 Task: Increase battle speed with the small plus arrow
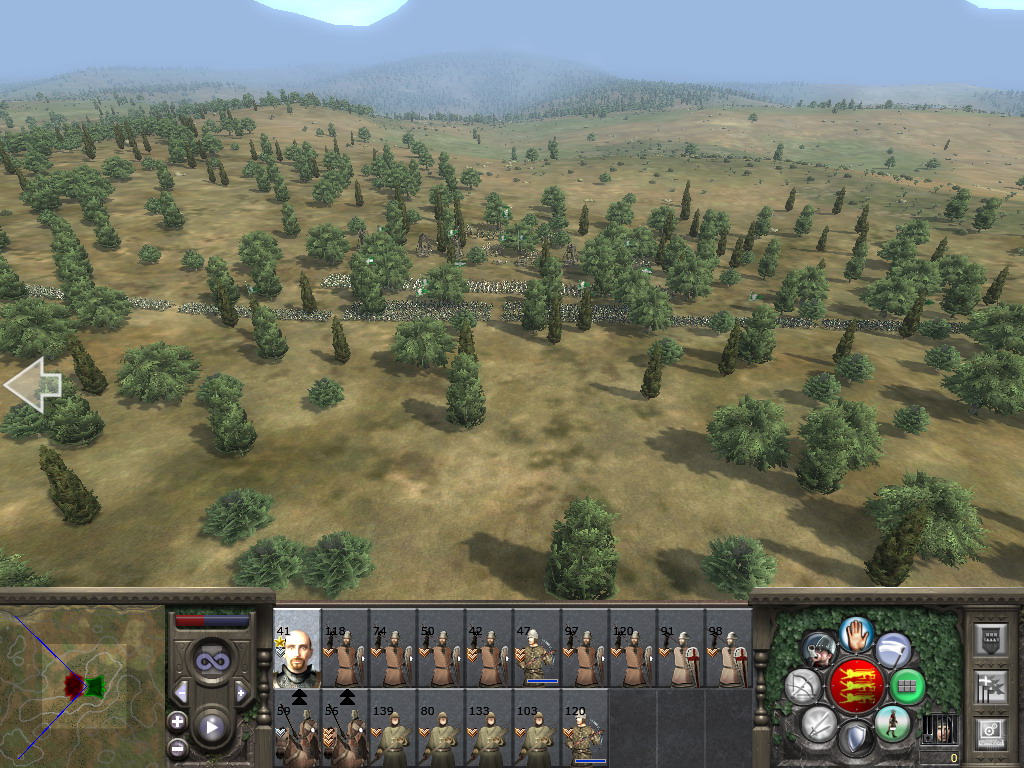[x=241, y=692]
